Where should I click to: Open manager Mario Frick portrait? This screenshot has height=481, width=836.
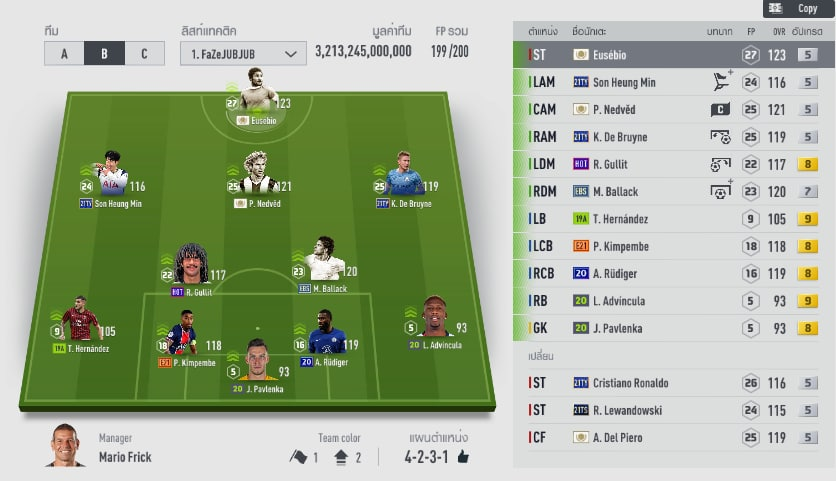tap(65, 447)
